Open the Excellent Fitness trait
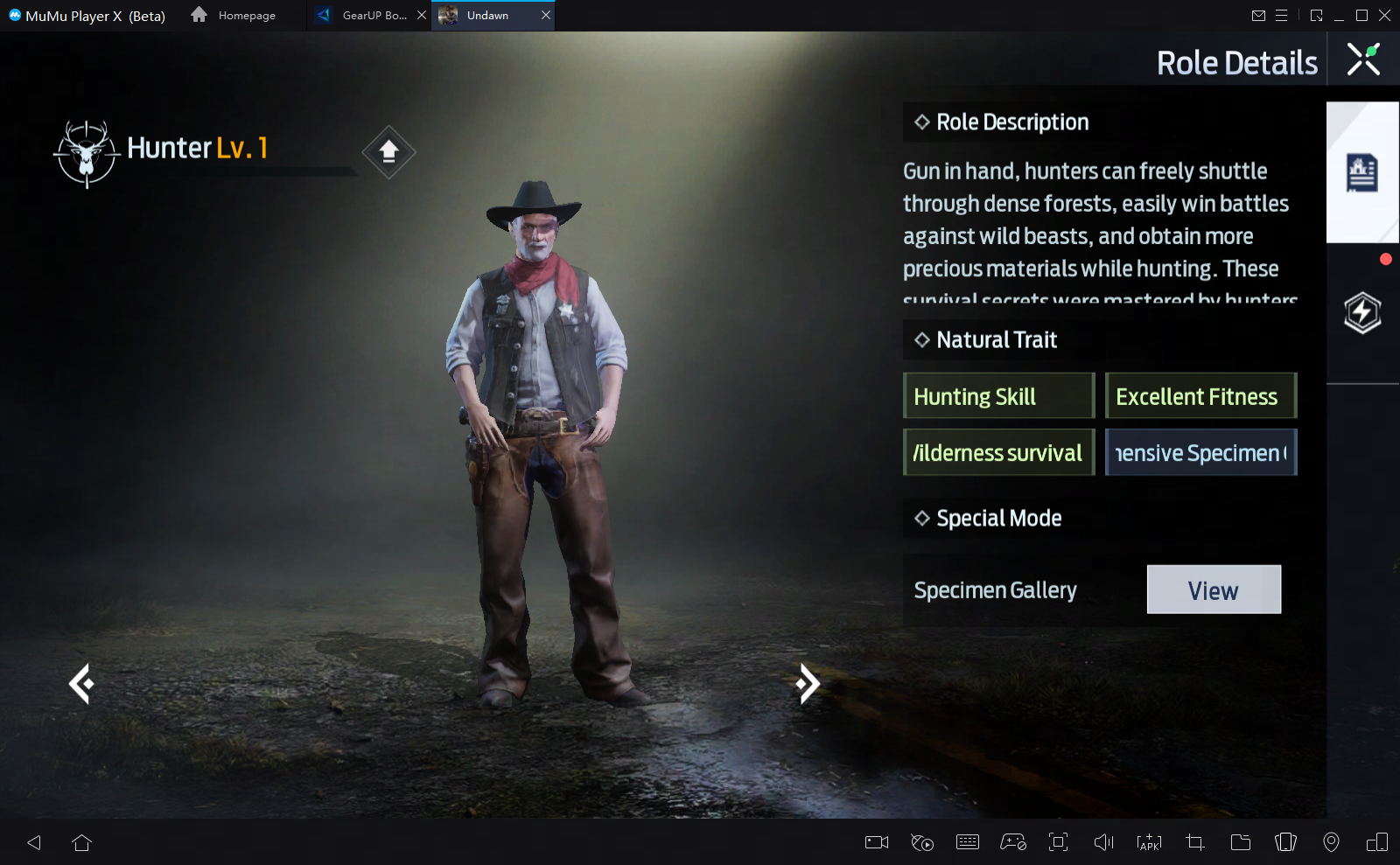 tap(1200, 396)
